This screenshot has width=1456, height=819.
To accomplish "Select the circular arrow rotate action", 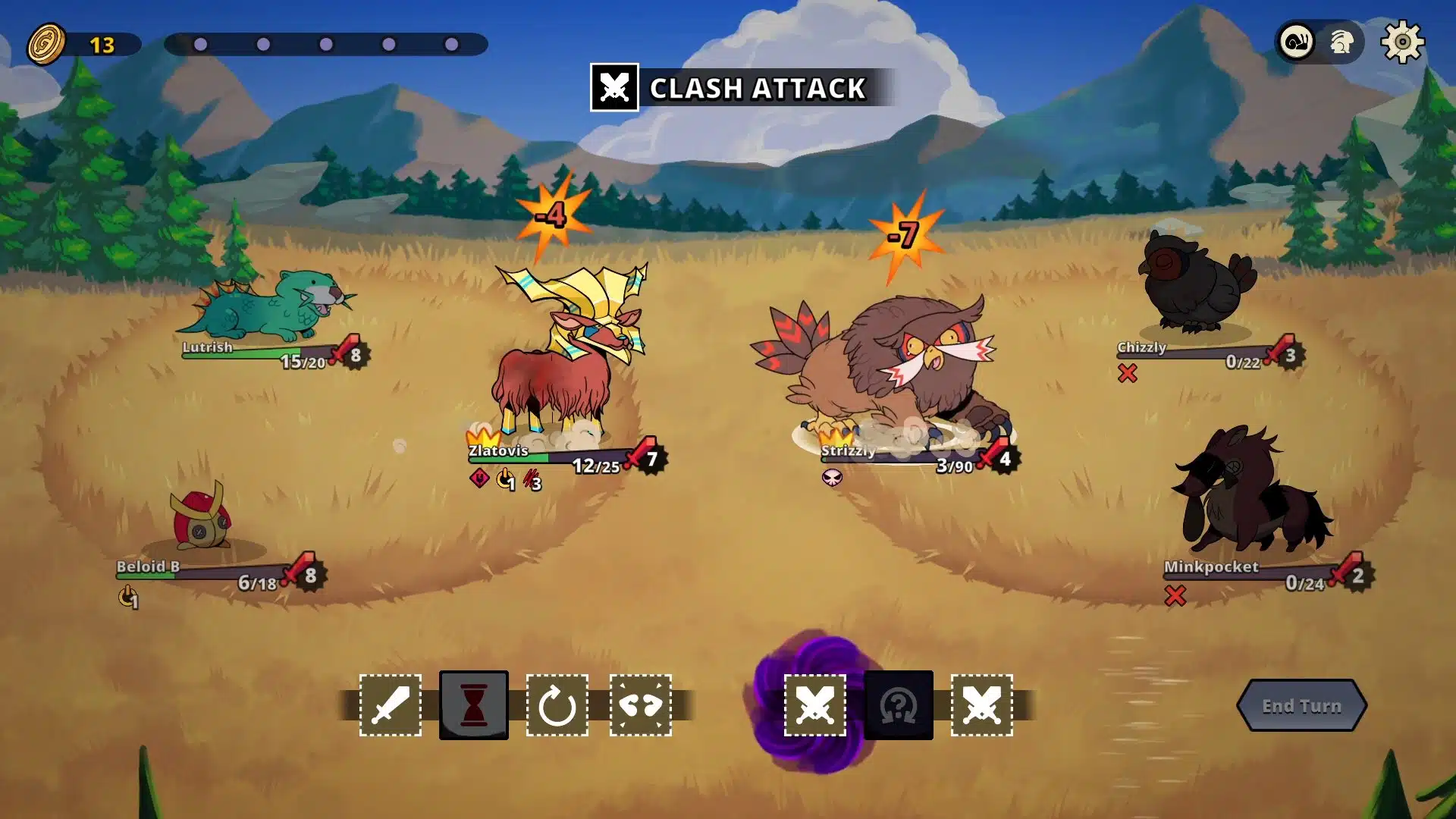I will tap(557, 705).
